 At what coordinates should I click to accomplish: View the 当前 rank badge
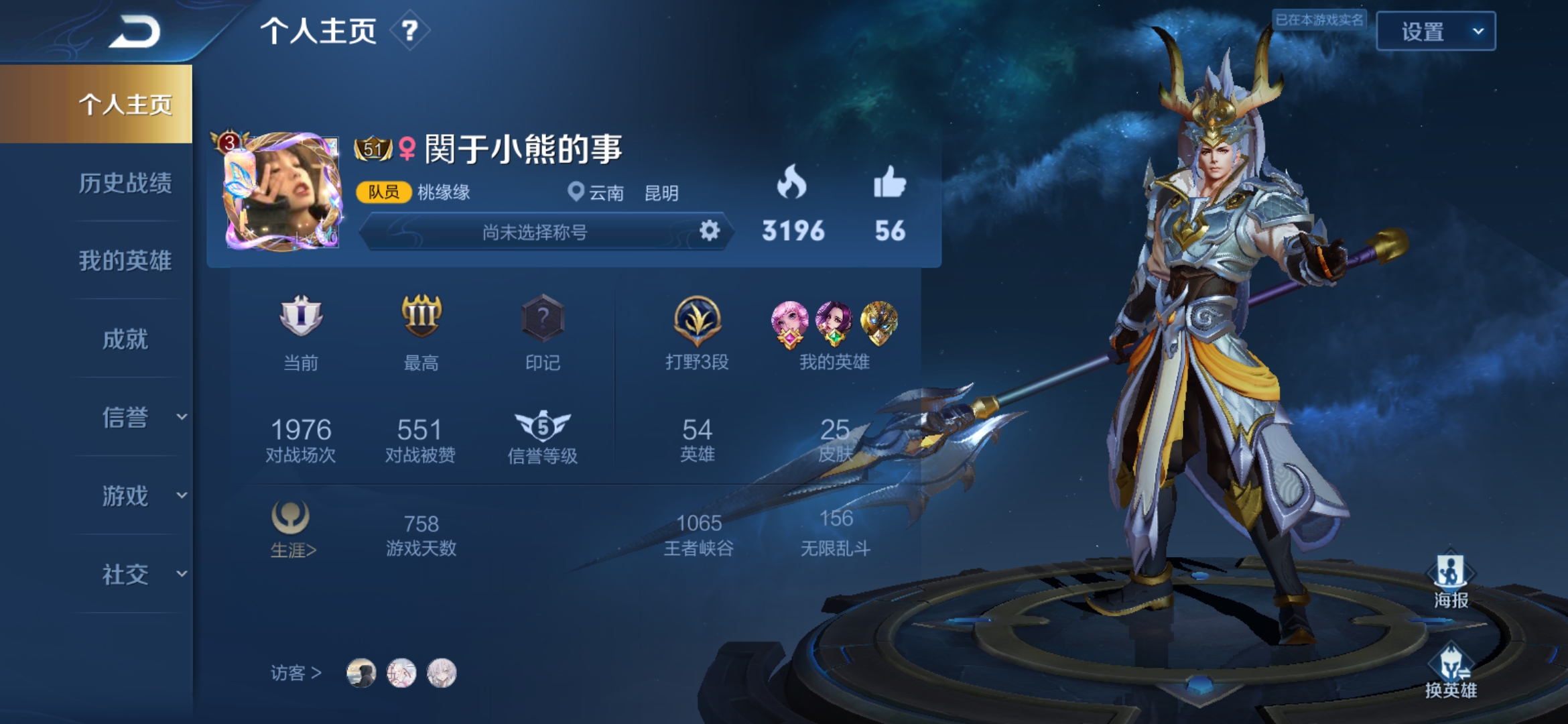point(301,317)
